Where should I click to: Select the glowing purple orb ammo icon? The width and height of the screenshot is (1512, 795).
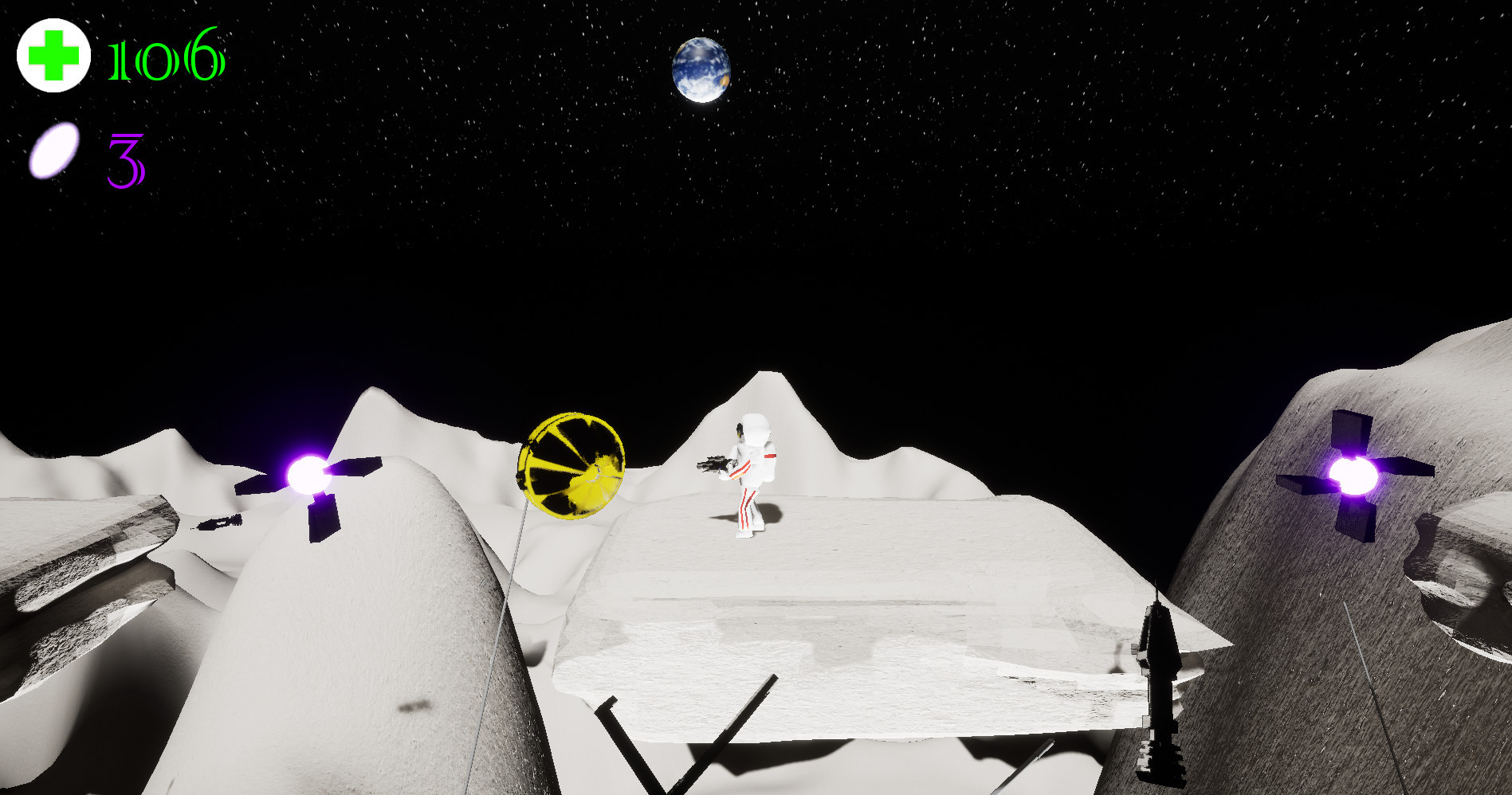(54, 150)
